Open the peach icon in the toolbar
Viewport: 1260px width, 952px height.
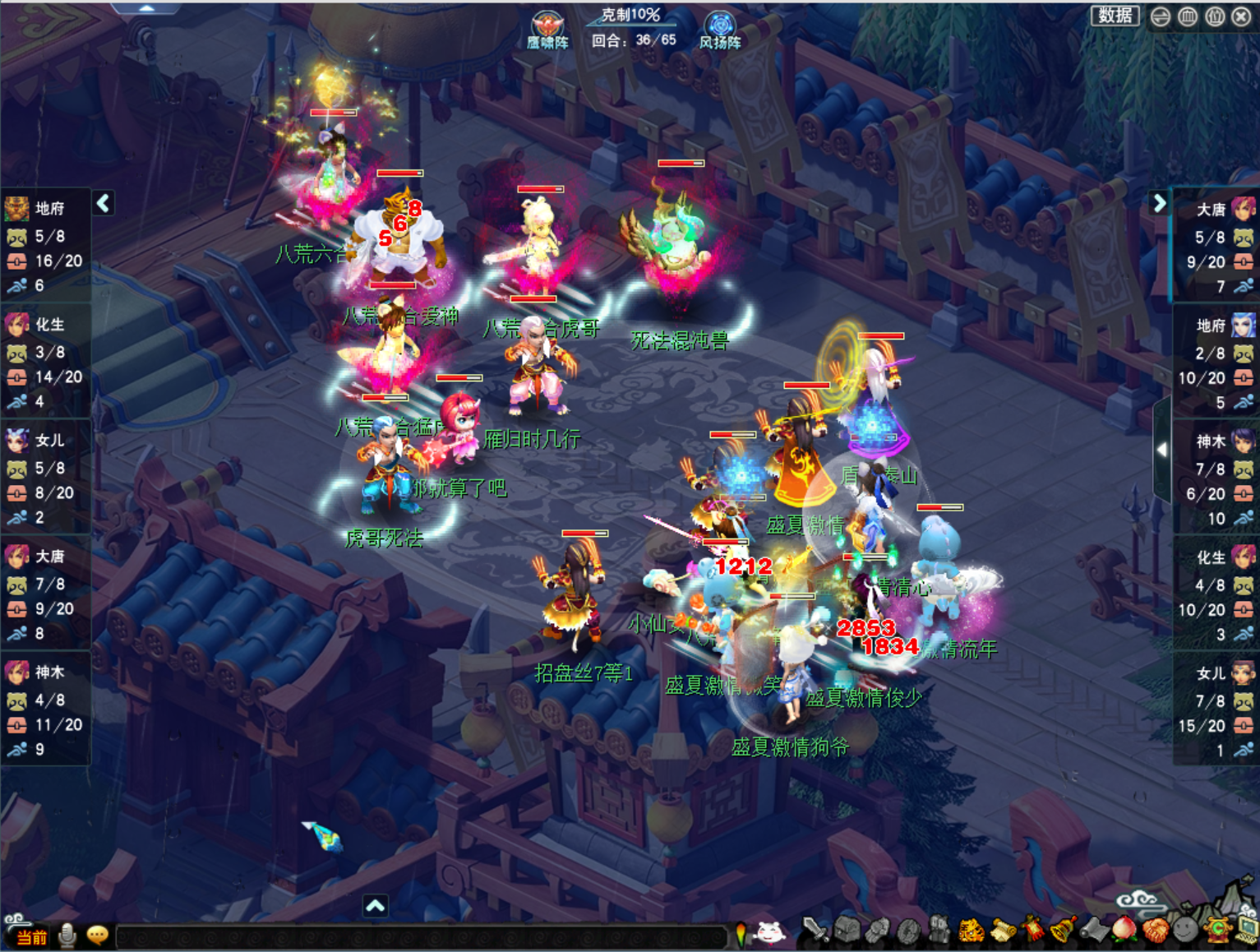click(x=1124, y=930)
